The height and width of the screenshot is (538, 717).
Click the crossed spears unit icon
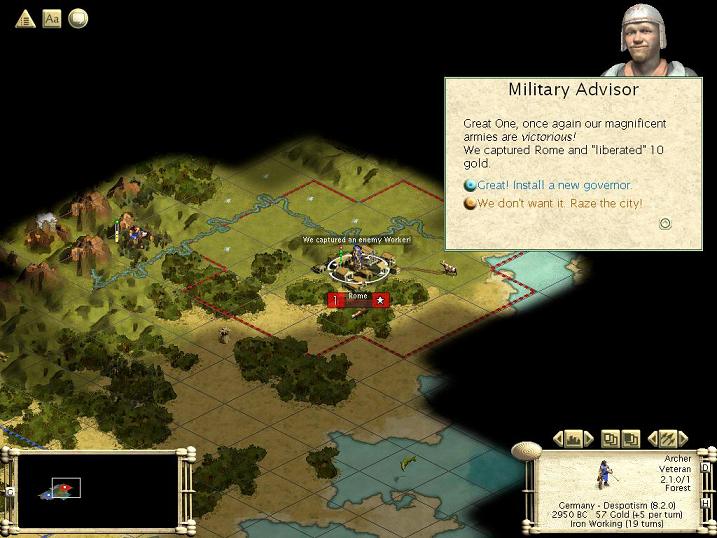click(x=669, y=438)
